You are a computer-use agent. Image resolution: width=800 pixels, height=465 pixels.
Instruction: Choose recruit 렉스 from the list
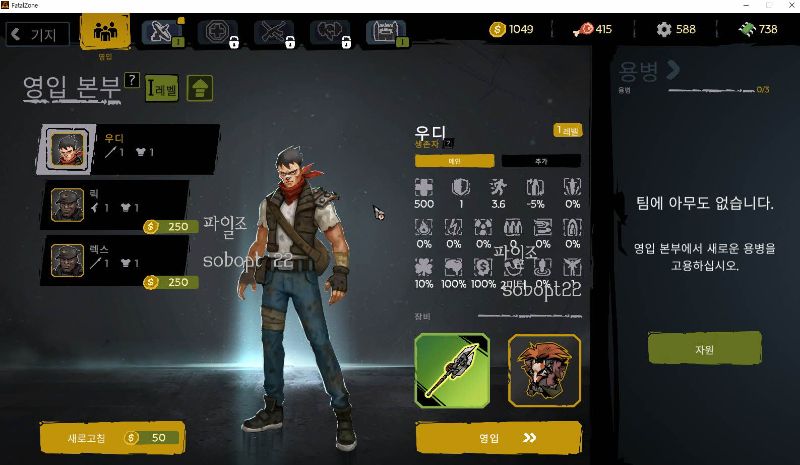point(120,260)
